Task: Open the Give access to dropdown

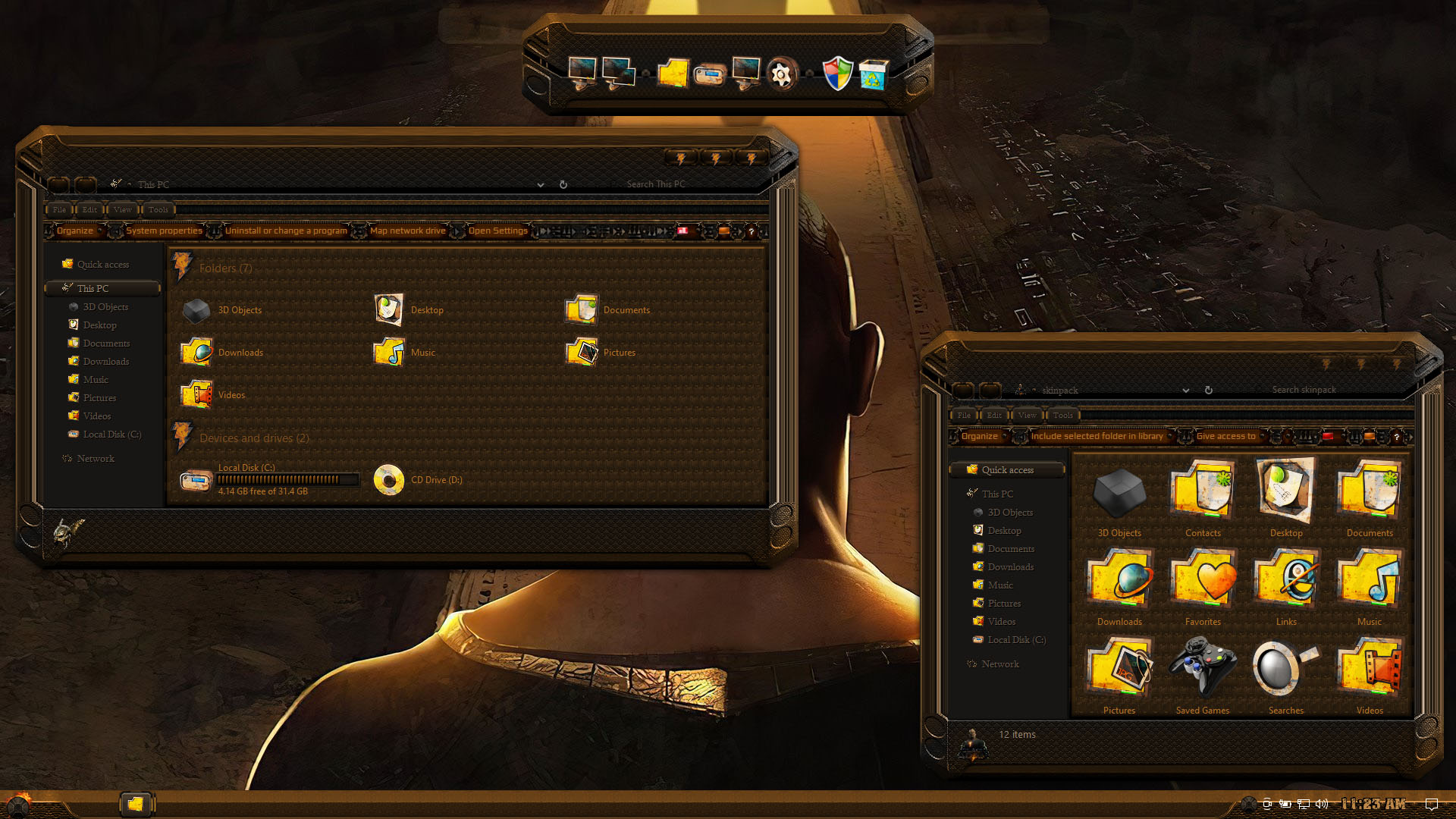Action: click(x=1228, y=436)
